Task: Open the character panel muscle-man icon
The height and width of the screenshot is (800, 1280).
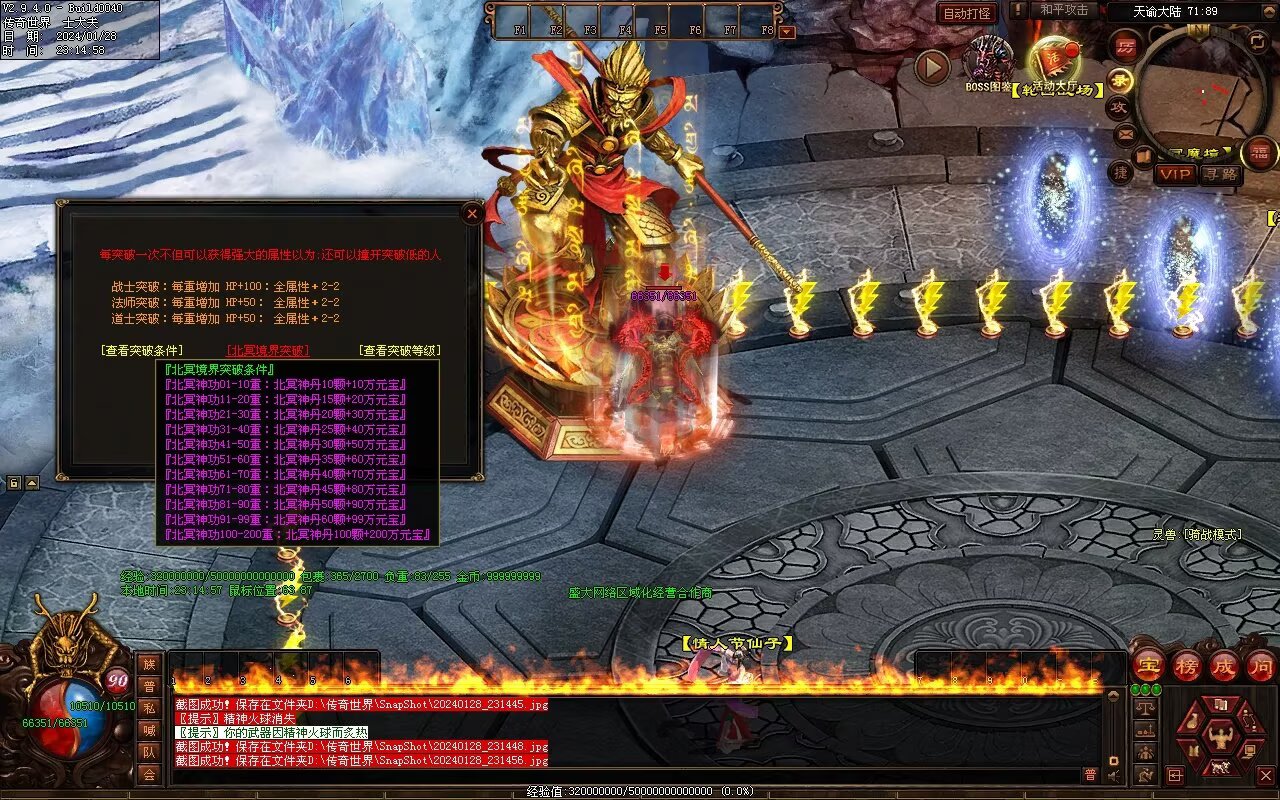Action: click(1220, 738)
